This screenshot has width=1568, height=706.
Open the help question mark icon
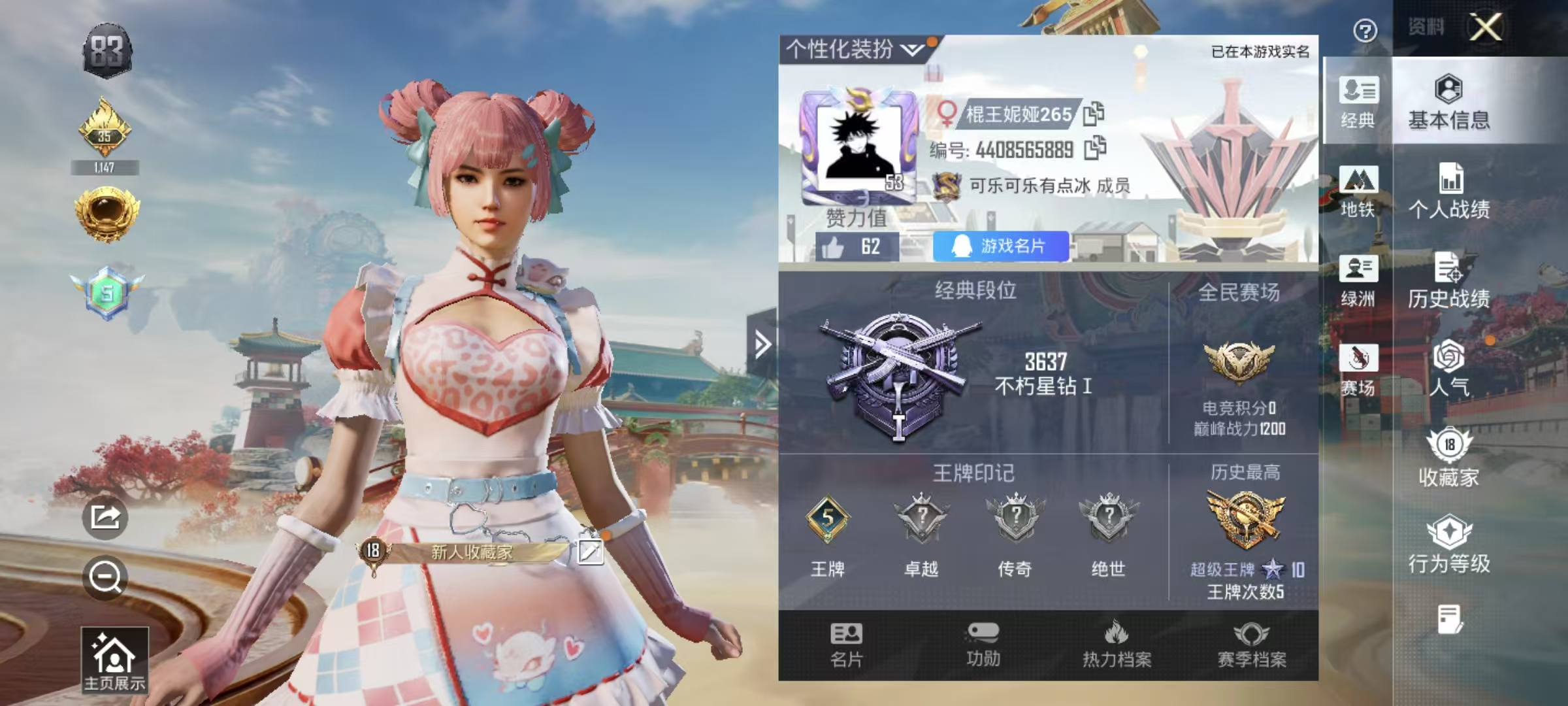point(1363,30)
